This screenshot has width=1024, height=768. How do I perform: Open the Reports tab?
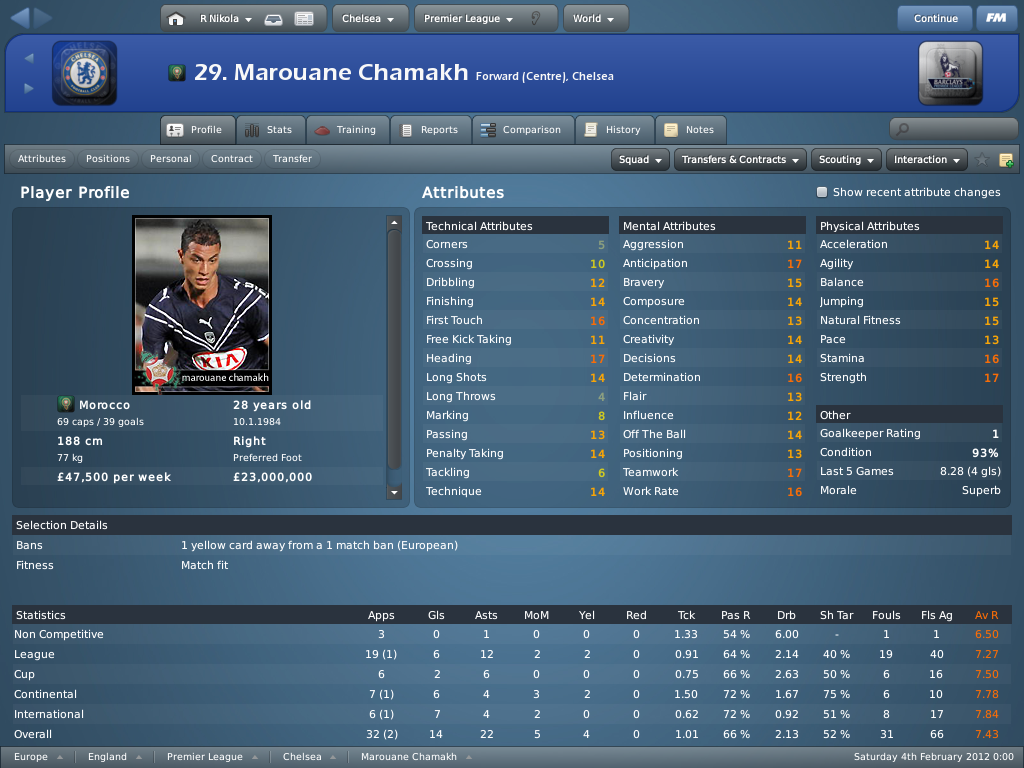coord(429,130)
